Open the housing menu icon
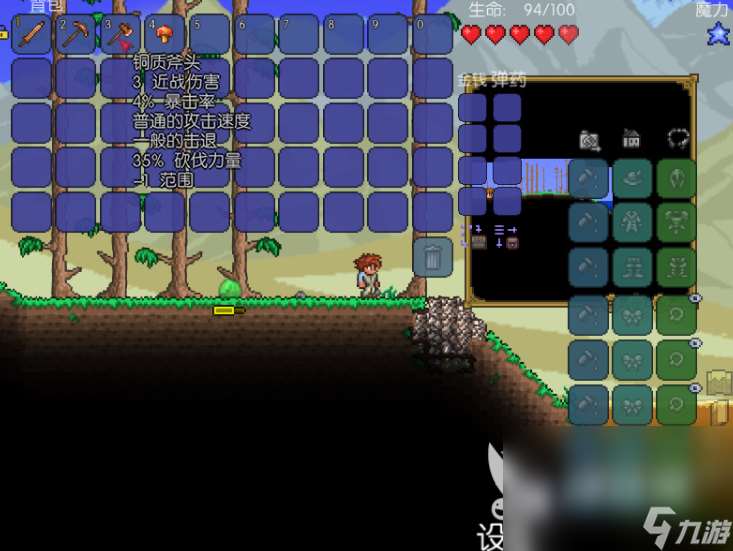Image resolution: width=733 pixels, height=551 pixels. pyautogui.click(x=631, y=138)
